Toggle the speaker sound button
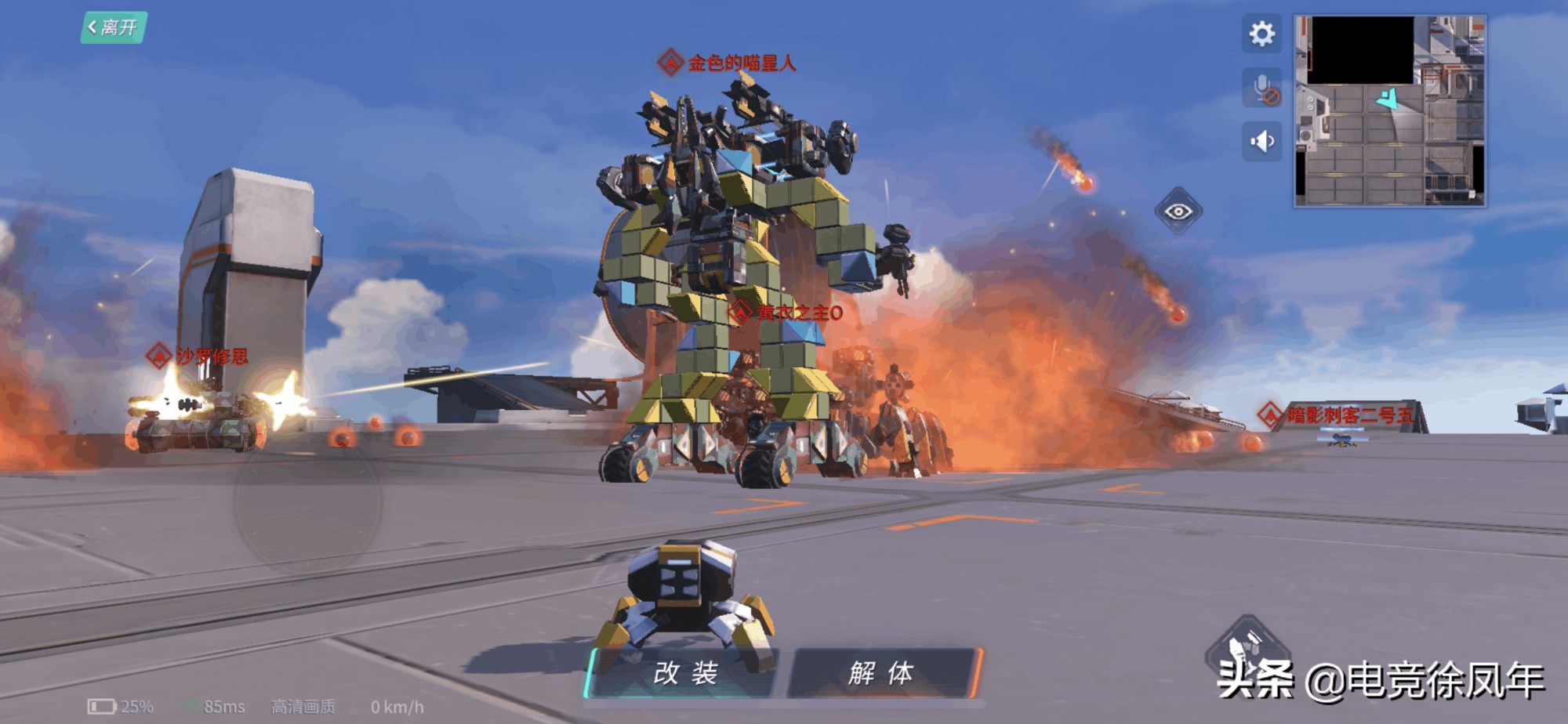 (1261, 142)
